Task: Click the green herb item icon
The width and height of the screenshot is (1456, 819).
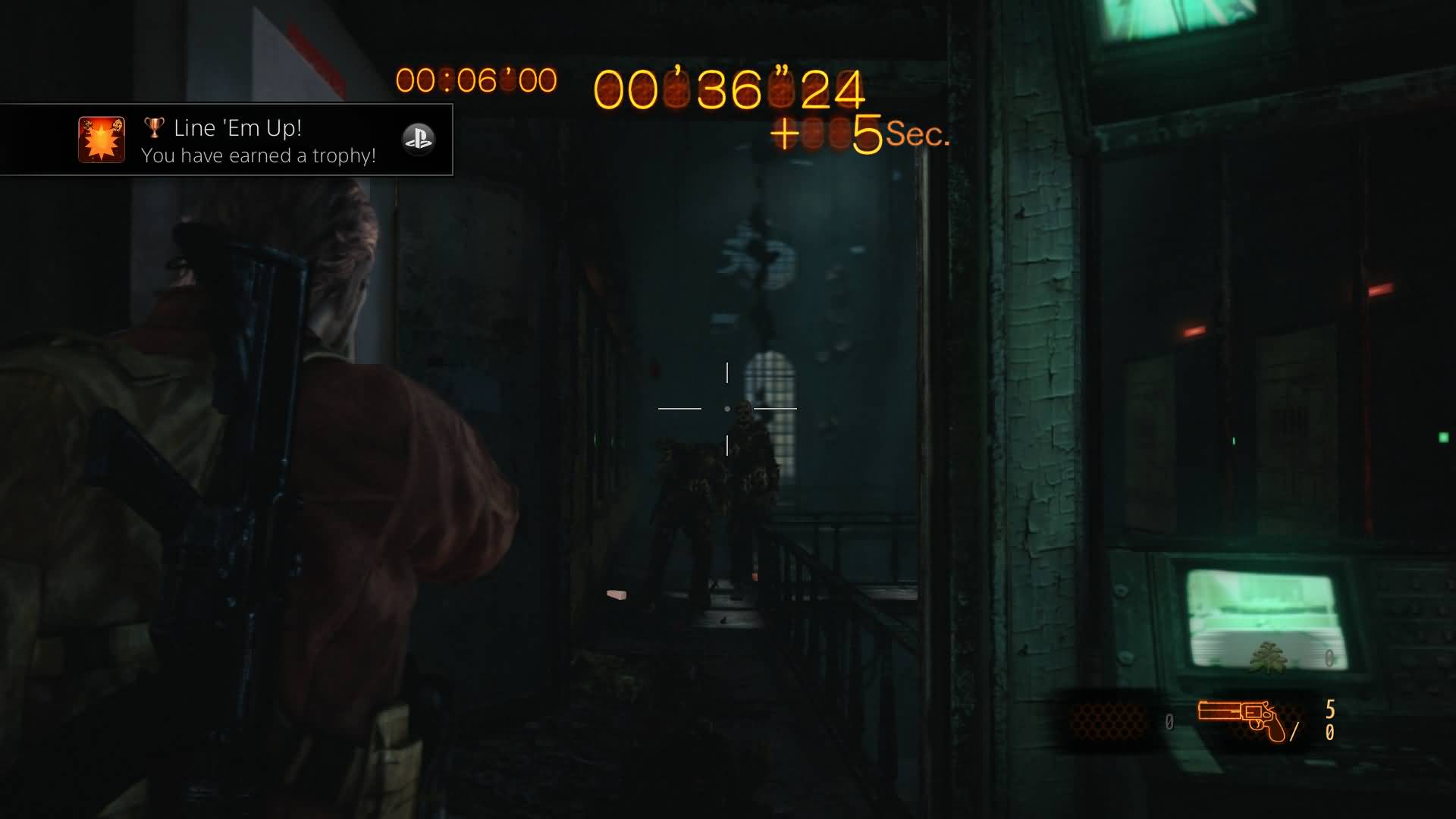Action: 1267,657
